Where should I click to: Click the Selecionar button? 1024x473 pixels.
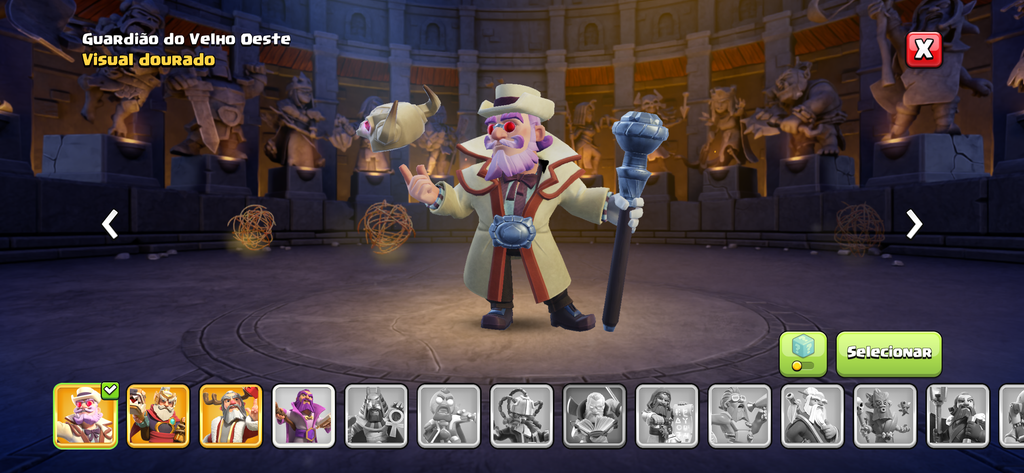[888, 353]
